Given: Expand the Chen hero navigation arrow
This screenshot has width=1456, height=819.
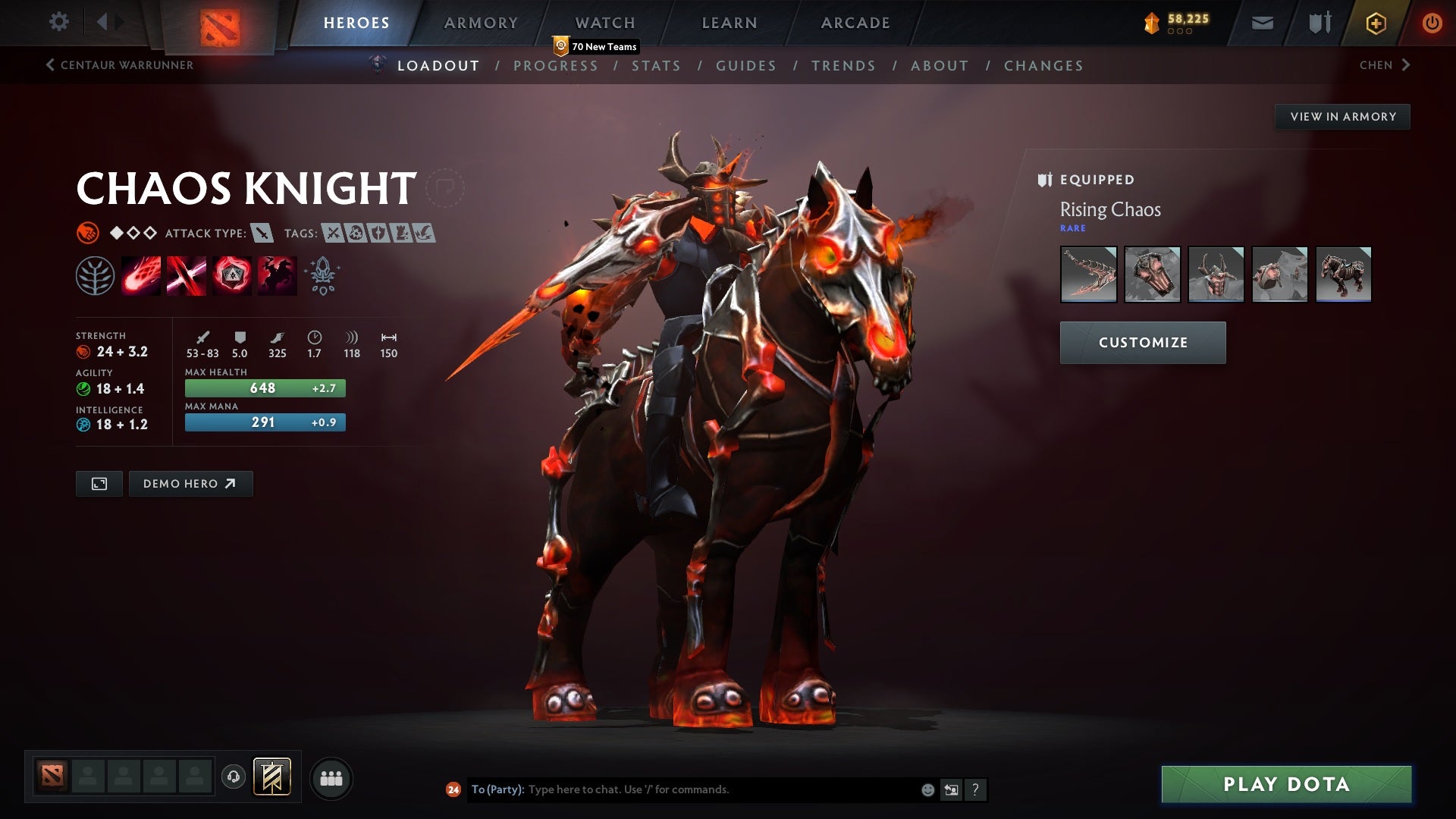Looking at the screenshot, I should tap(1407, 65).
